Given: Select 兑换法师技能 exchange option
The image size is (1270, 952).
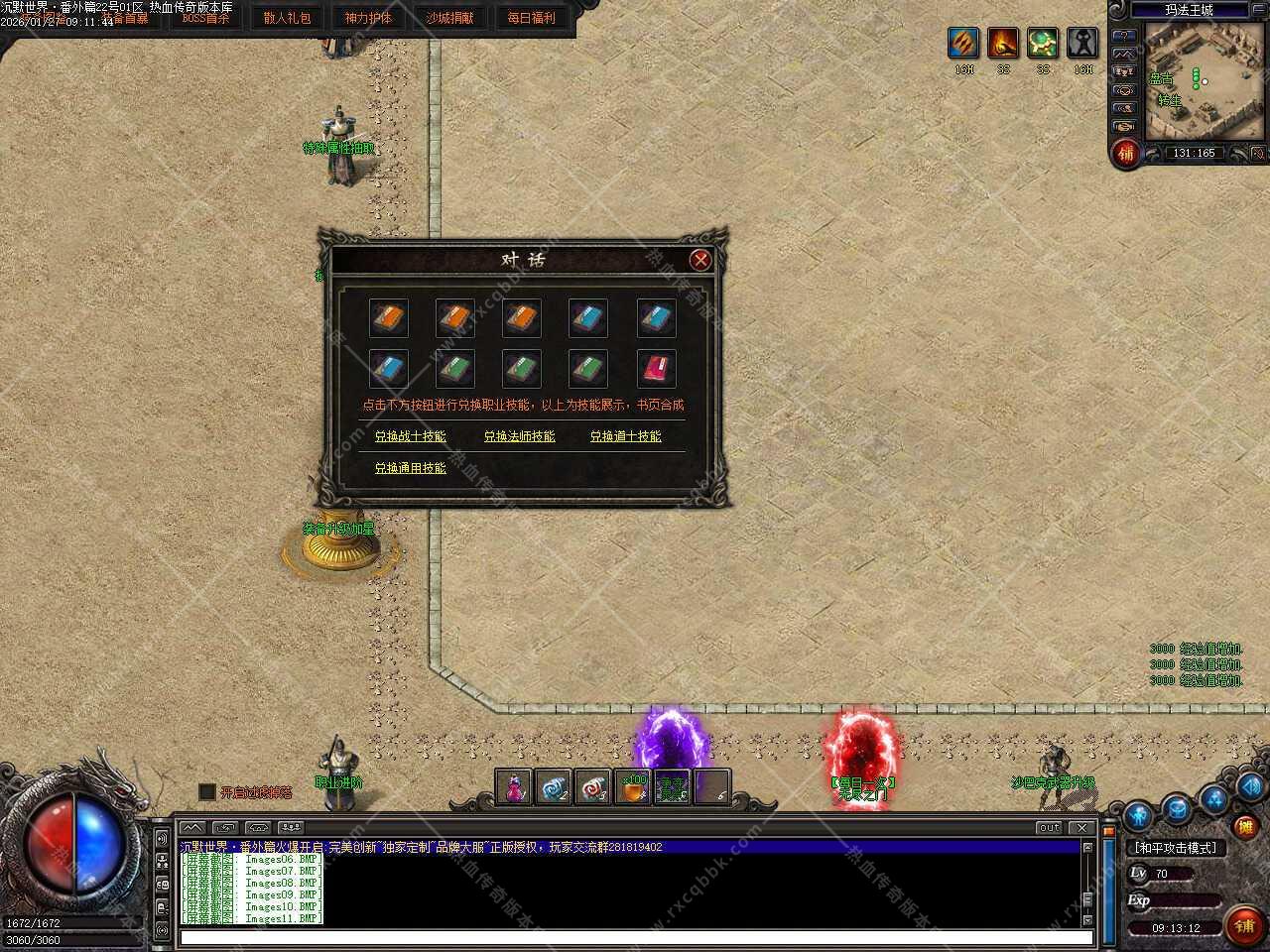Looking at the screenshot, I should [519, 436].
